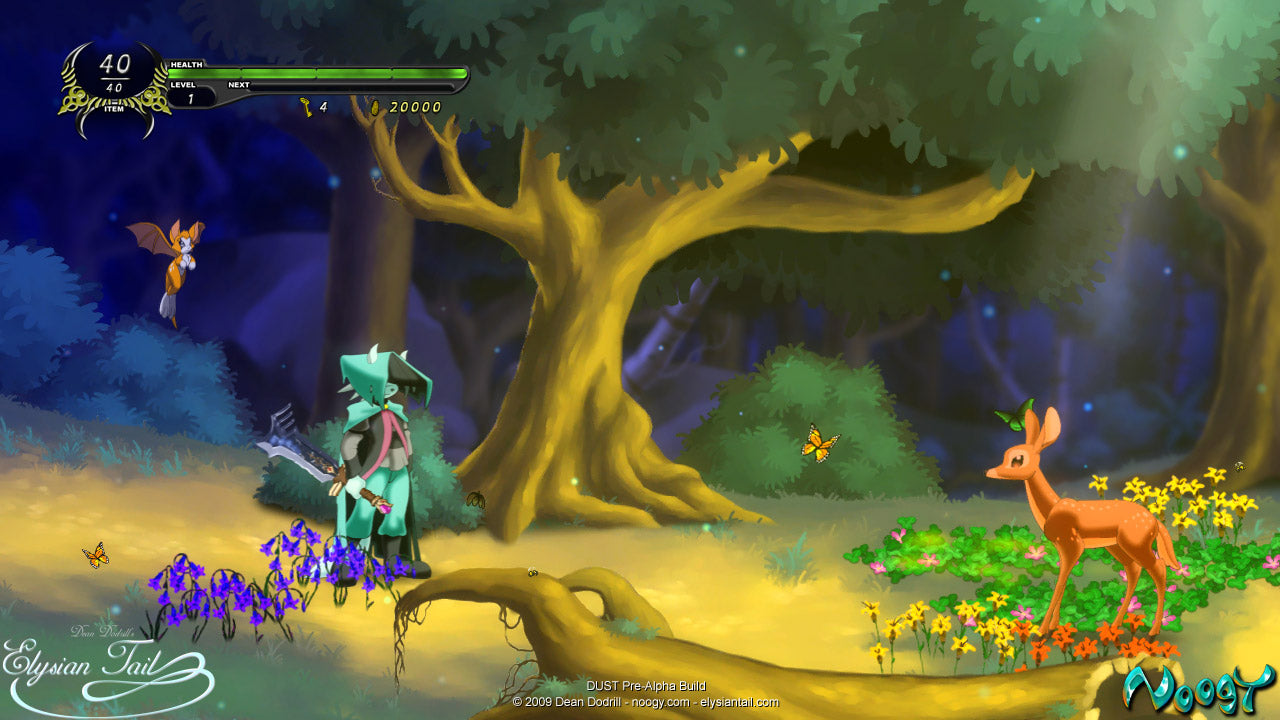The image size is (1280, 720).
Task: Click the ITEM emblem showing 40
Action: (x=115, y=77)
